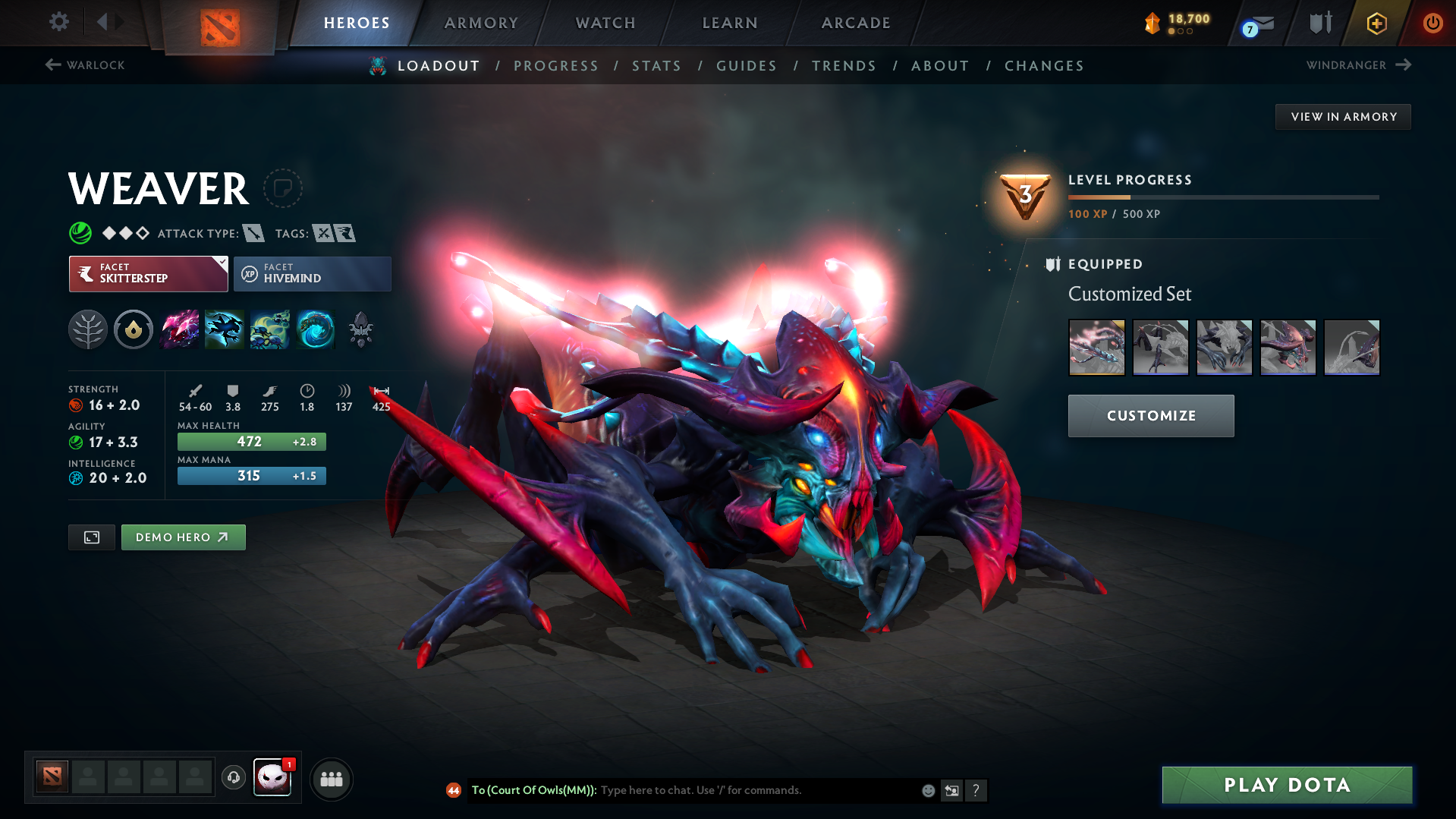Switch to the STATS tab
The image size is (1456, 819).
pyautogui.click(x=656, y=66)
